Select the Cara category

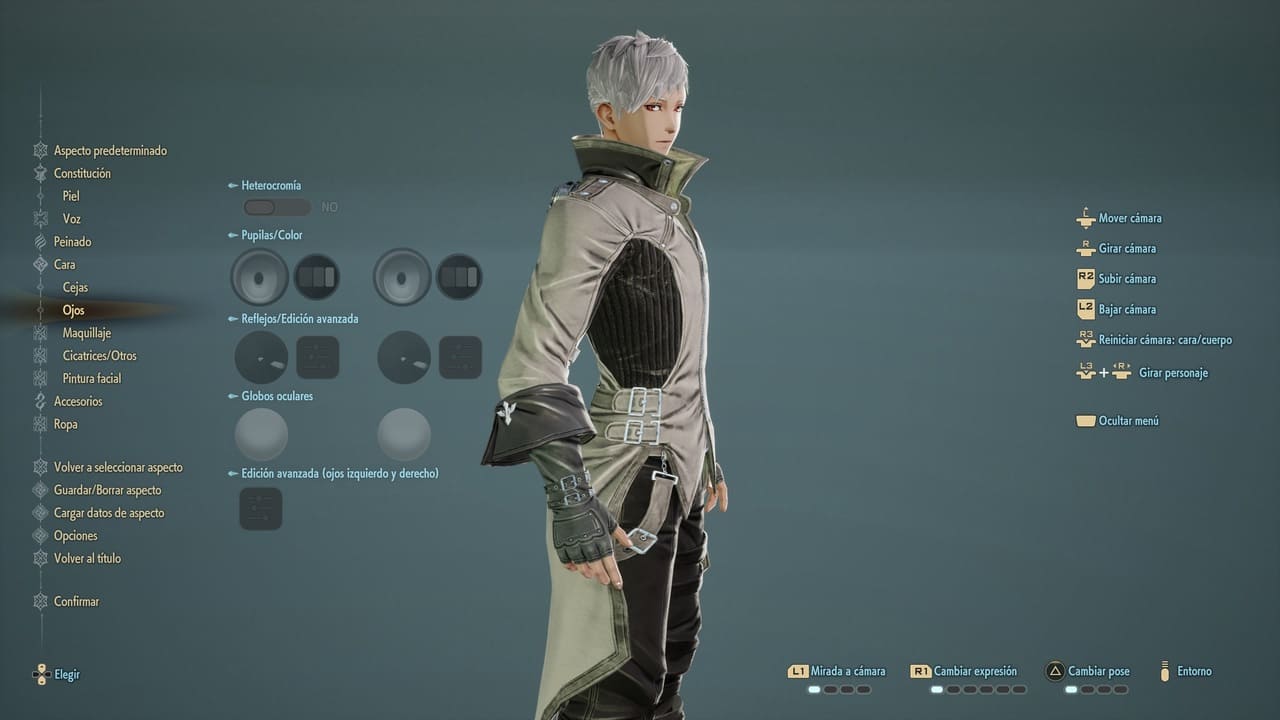64,265
